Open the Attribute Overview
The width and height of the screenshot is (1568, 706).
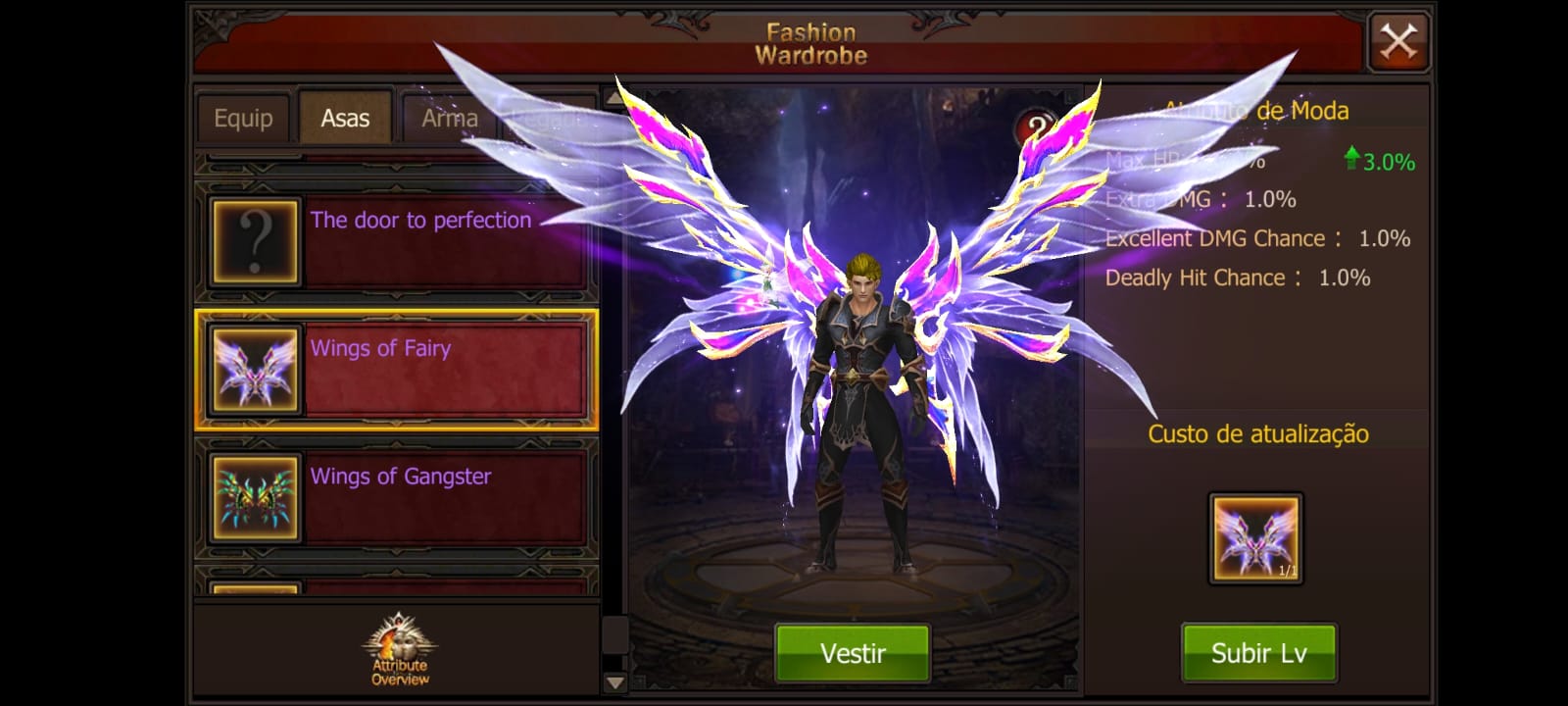pyautogui.click(x=399, y=649)
